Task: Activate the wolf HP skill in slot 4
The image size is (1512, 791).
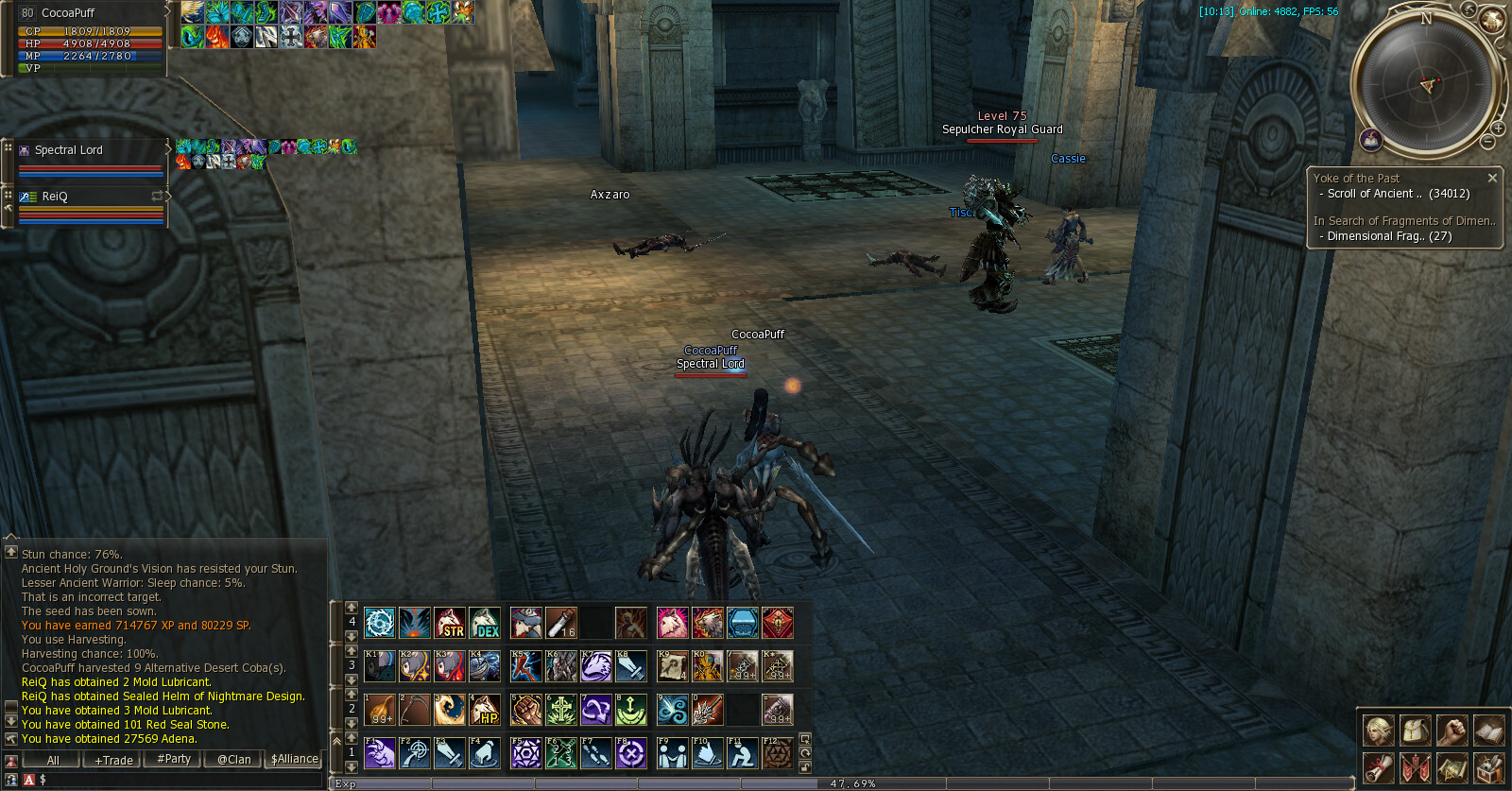Action: click(485, 710)
